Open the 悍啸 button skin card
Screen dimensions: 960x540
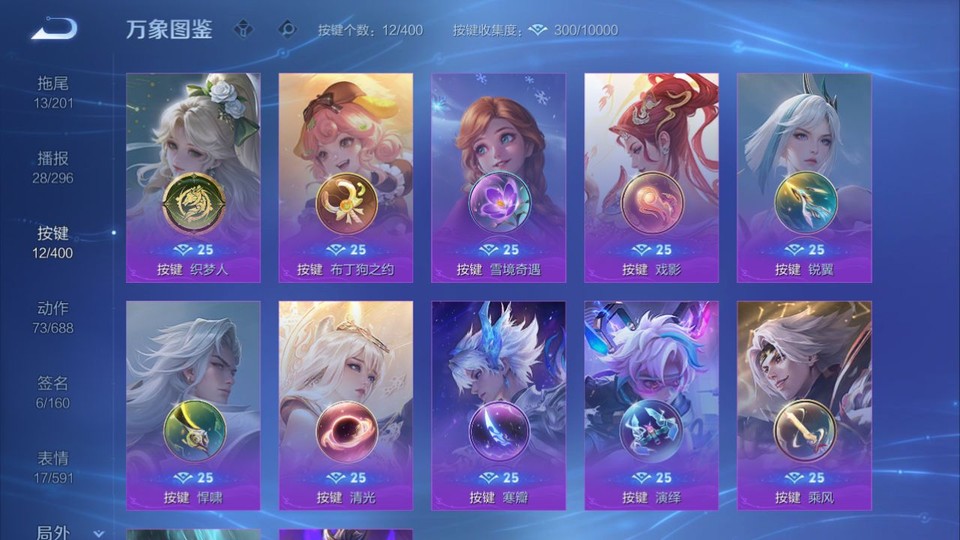pyautogui.click(x=193, y=406)
